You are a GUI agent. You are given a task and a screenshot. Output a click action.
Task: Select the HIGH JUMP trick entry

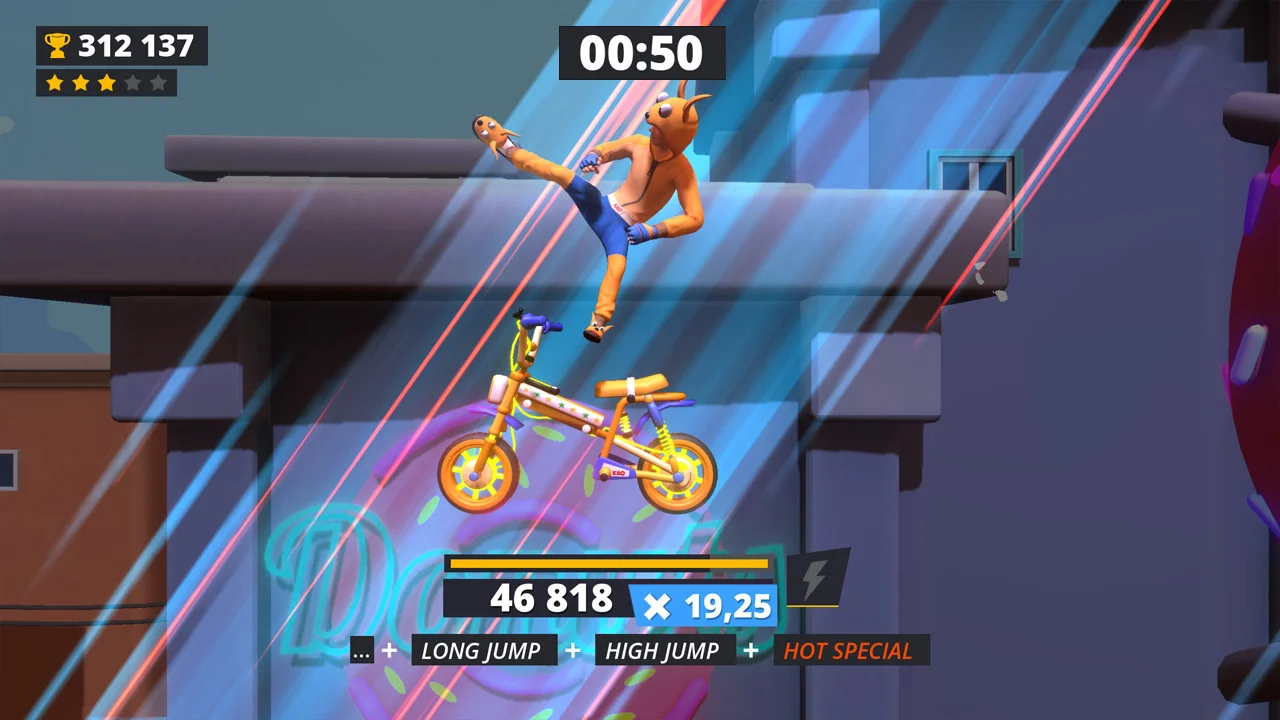tap(664, 651)
